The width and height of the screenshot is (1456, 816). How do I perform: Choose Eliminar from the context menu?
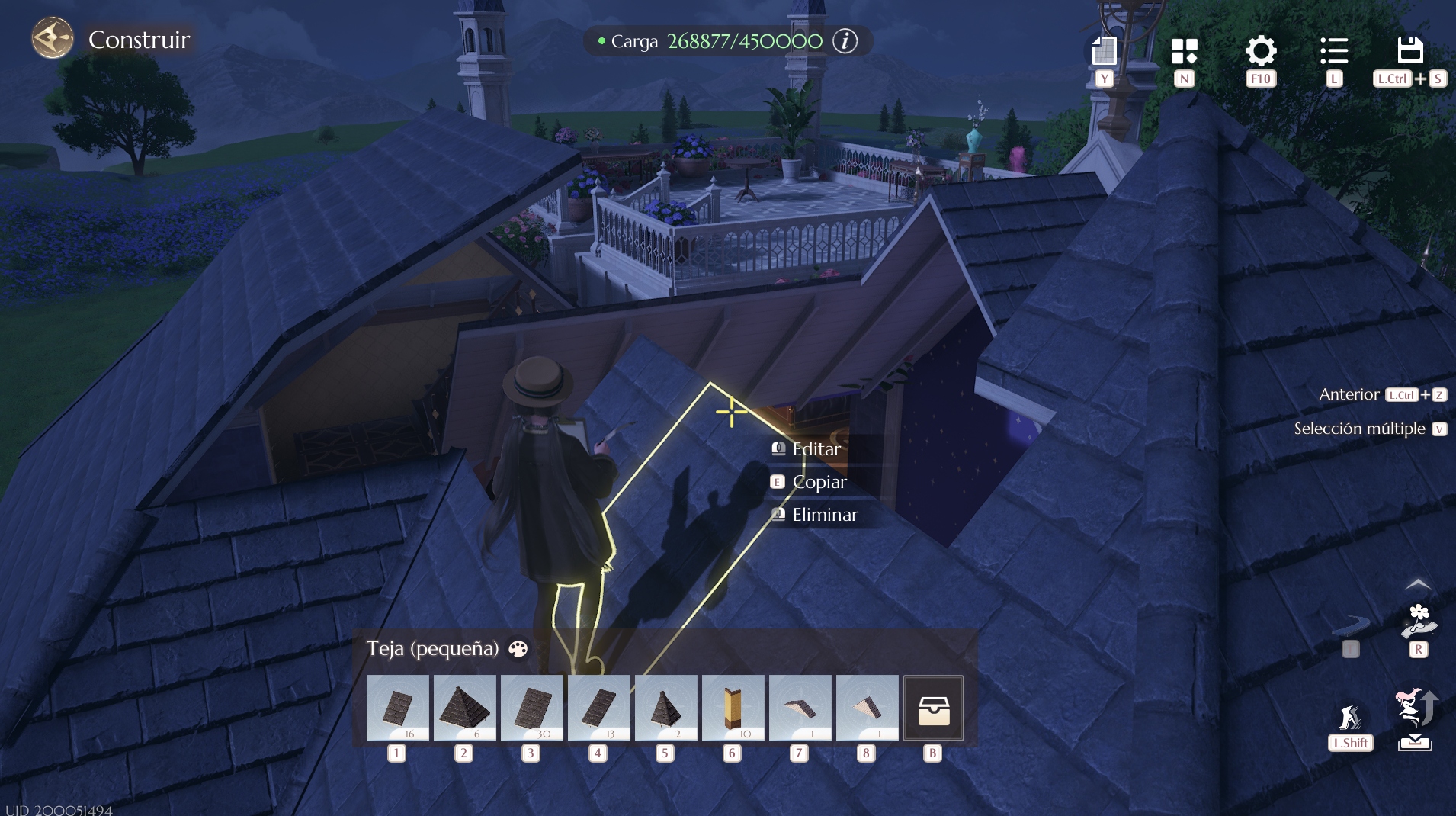click(825, 515)
